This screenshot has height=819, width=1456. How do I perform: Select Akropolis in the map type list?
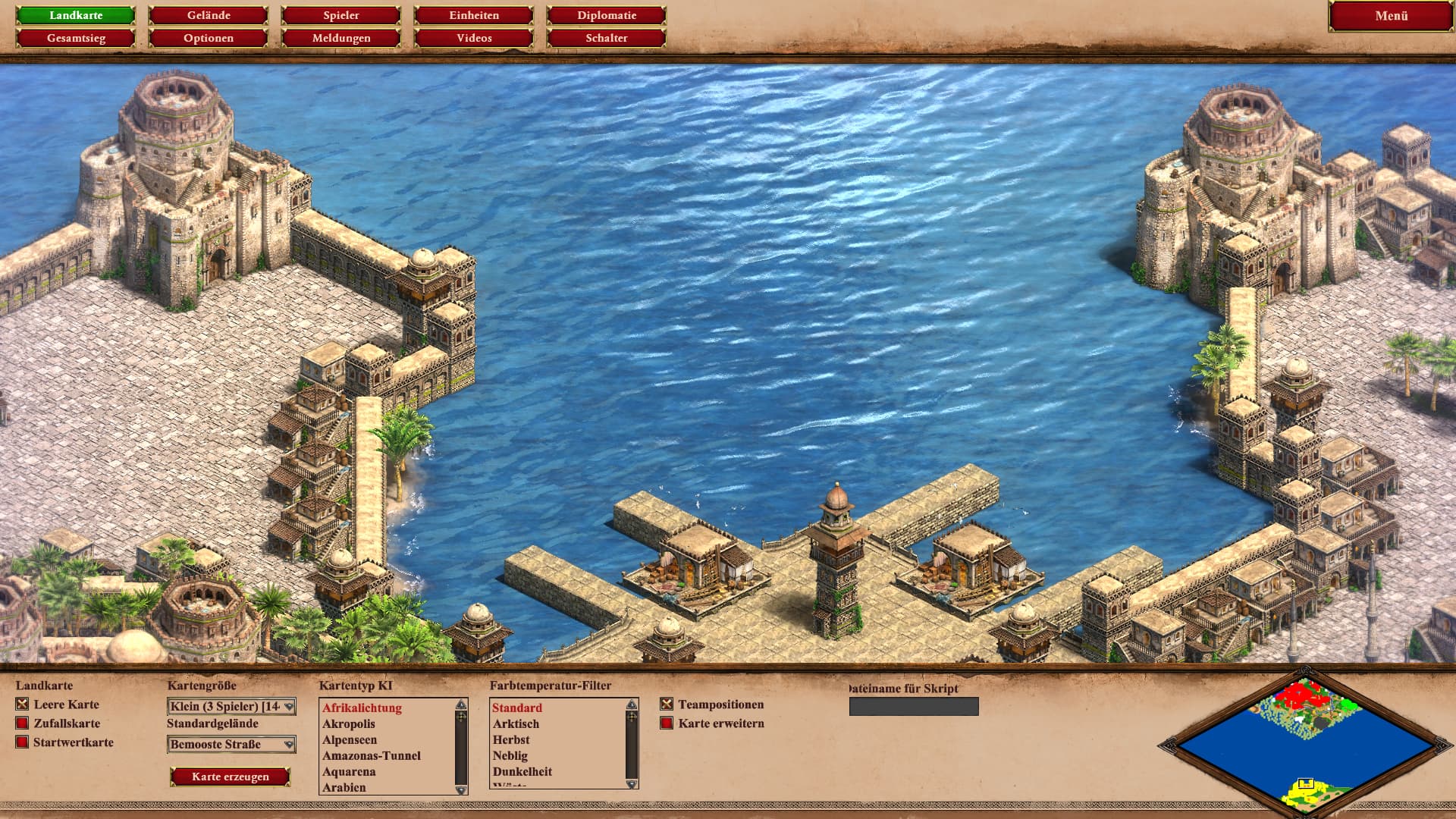click(349, 724)
